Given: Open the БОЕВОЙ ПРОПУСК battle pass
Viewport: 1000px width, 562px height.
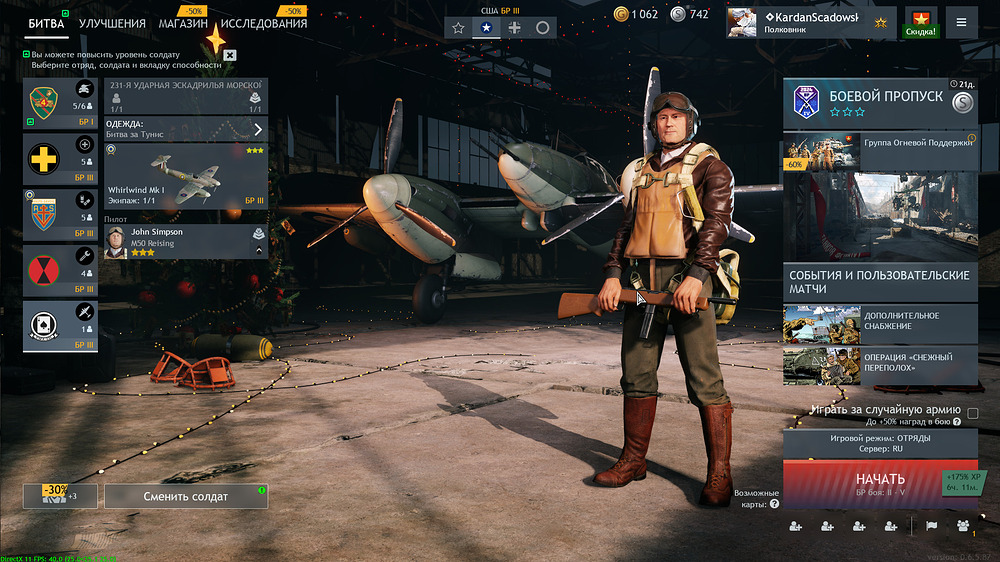Looking at the screenshot, I should pos(880,104).
